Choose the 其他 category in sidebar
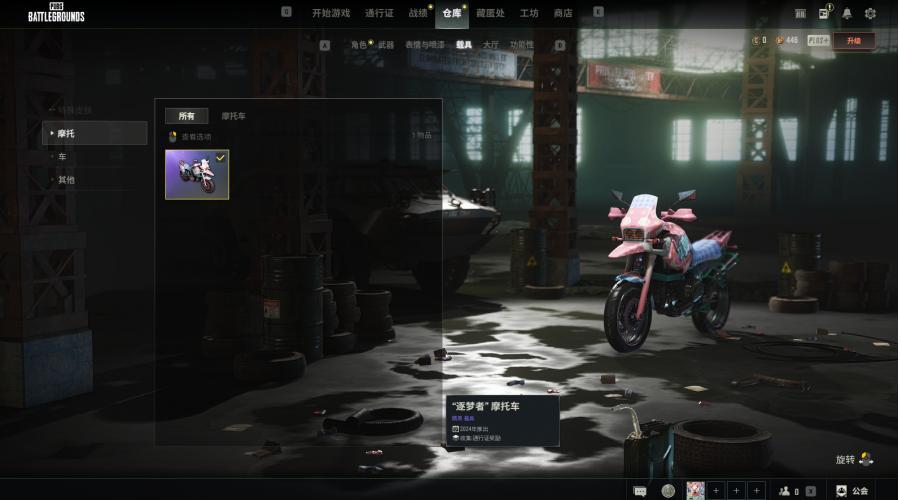Screen dimensions: 900x500 (x=66, y=180)
